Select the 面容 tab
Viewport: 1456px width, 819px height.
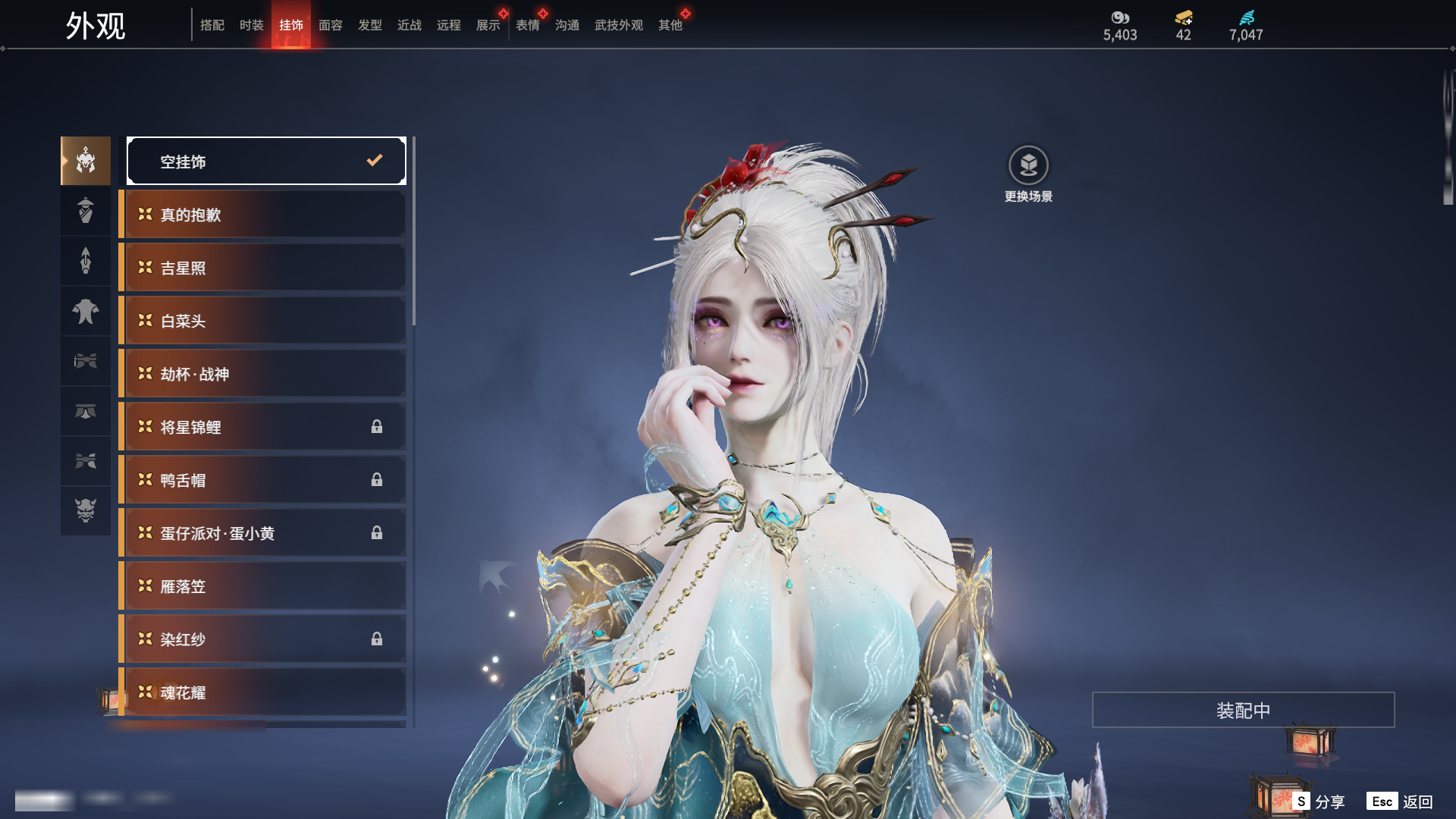click(x=330, y=25)
